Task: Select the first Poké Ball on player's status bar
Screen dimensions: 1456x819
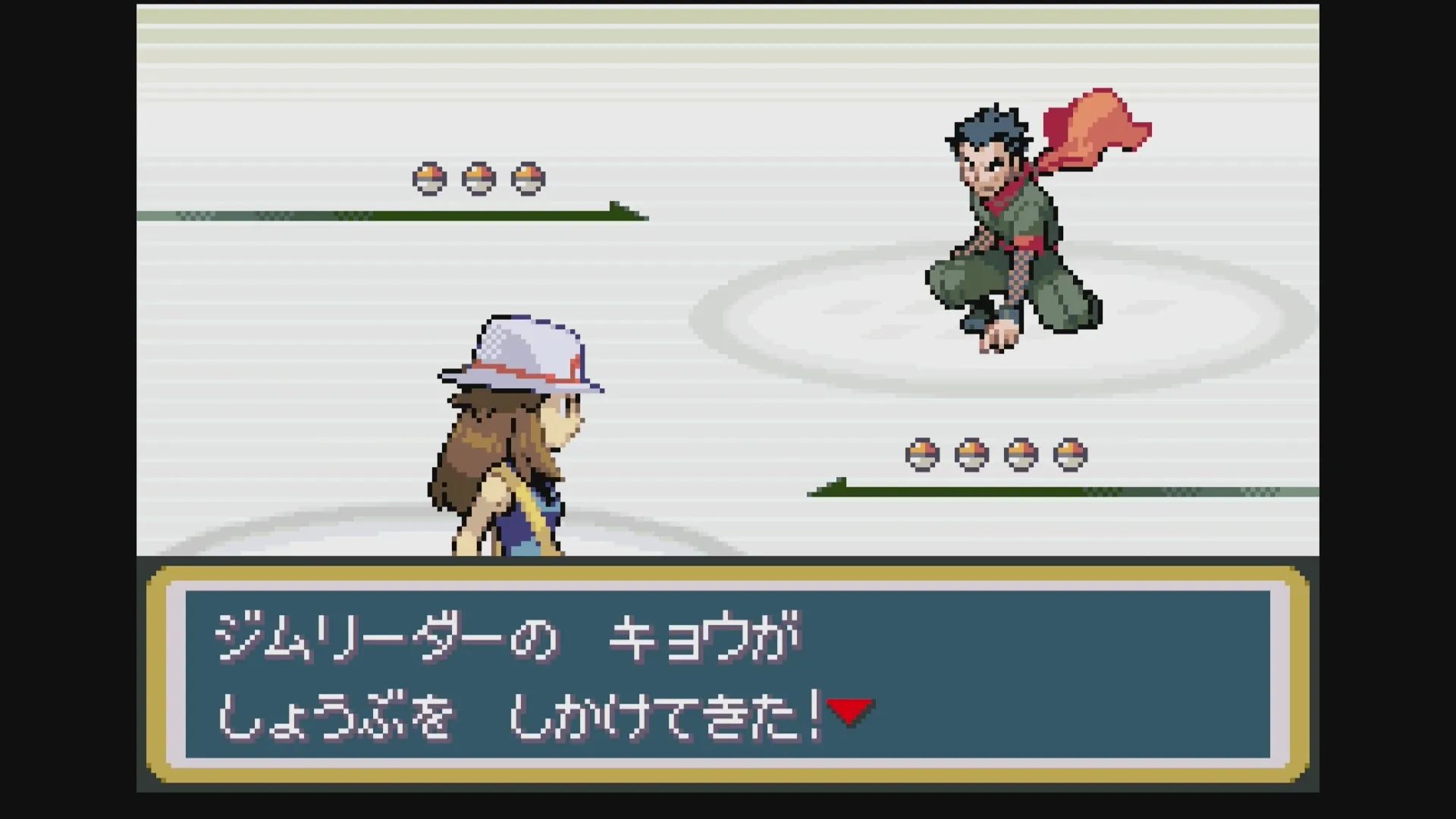Action: tap(921, 453)
